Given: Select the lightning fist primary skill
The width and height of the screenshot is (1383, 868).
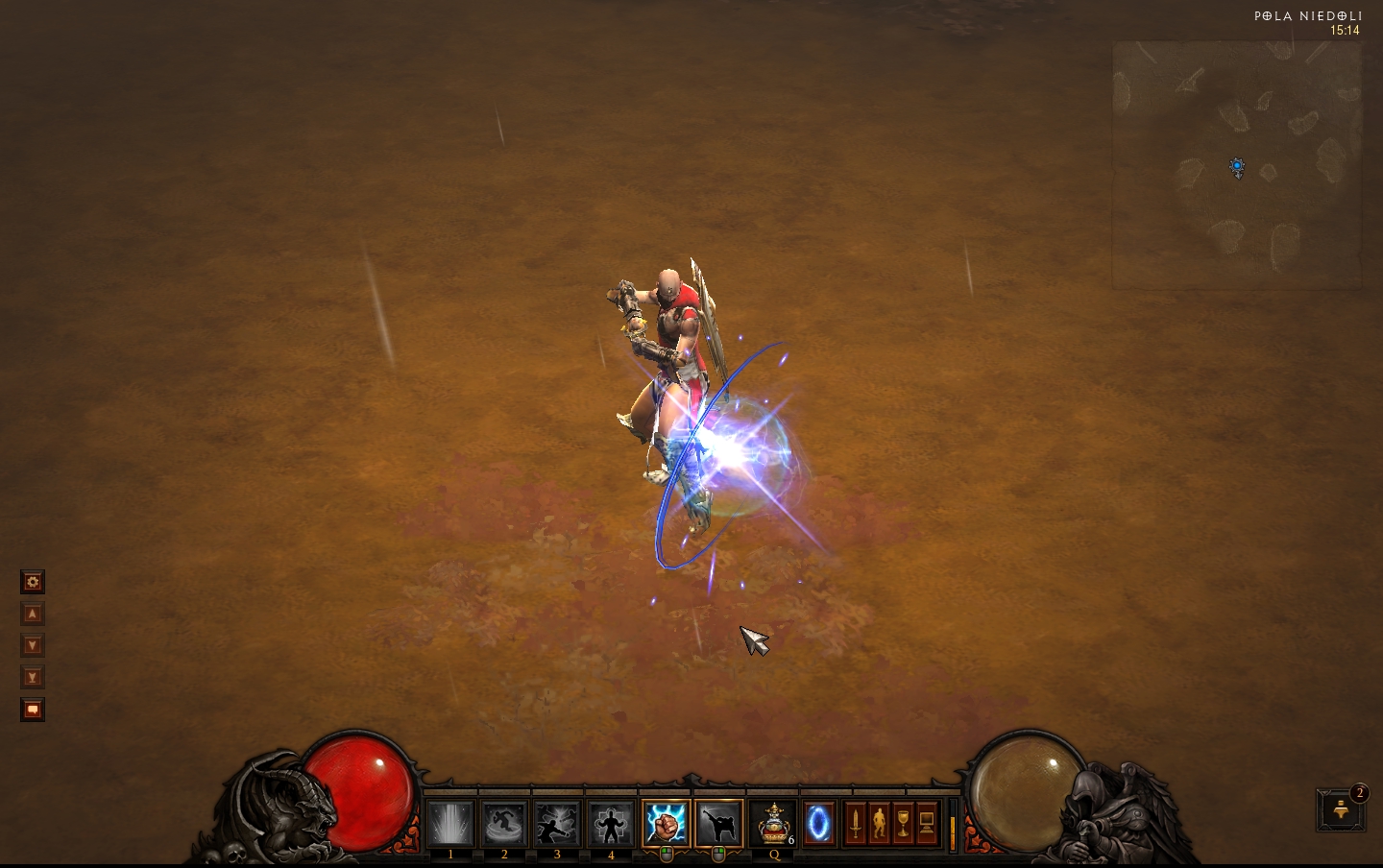Looking at the screenshot, I should click(x=666, y=824).
